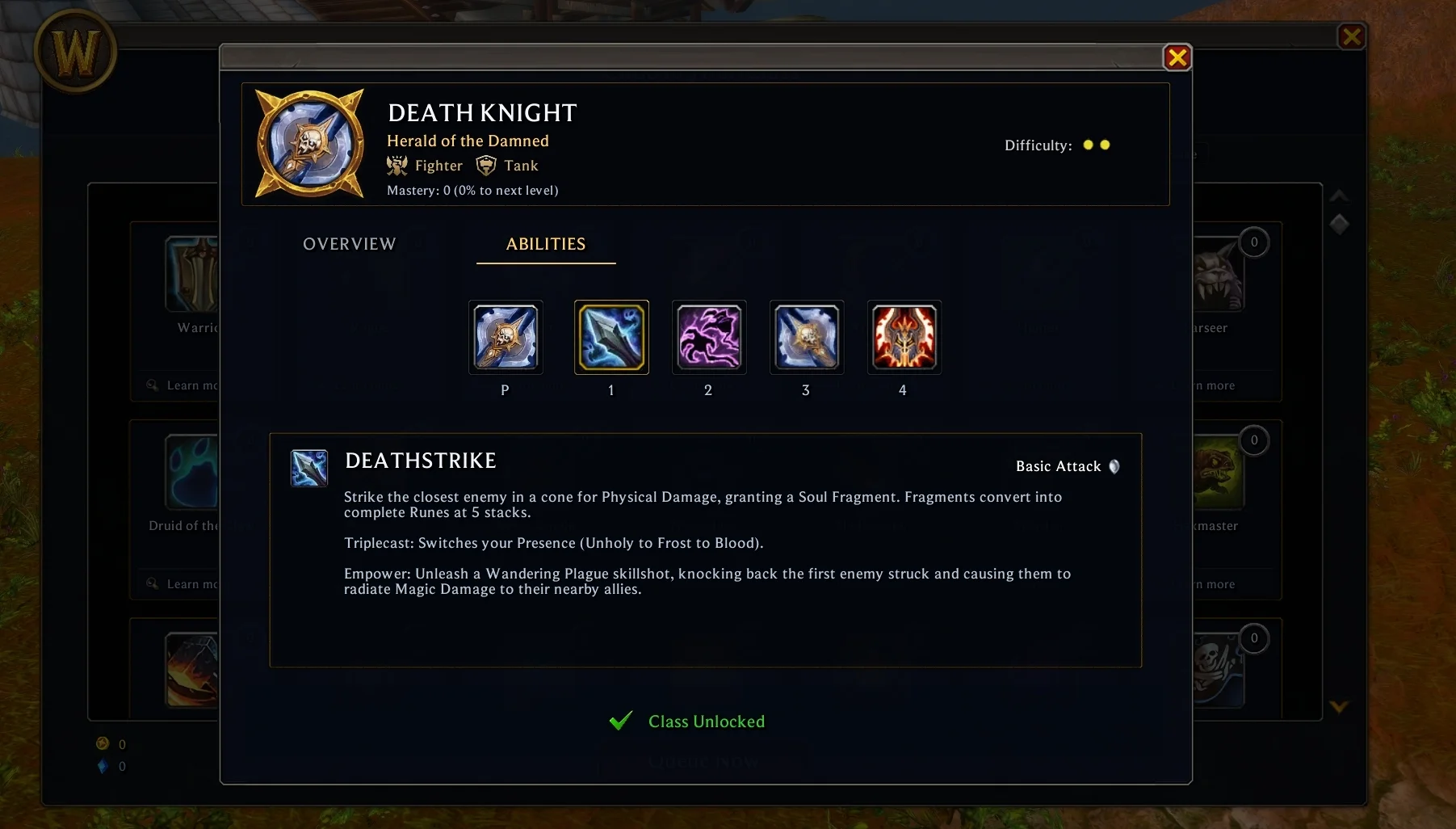The width and height of the screenshot is (1456, 829).
Task: Select the passive ability icon labeled P
Action: coord(505,338)
